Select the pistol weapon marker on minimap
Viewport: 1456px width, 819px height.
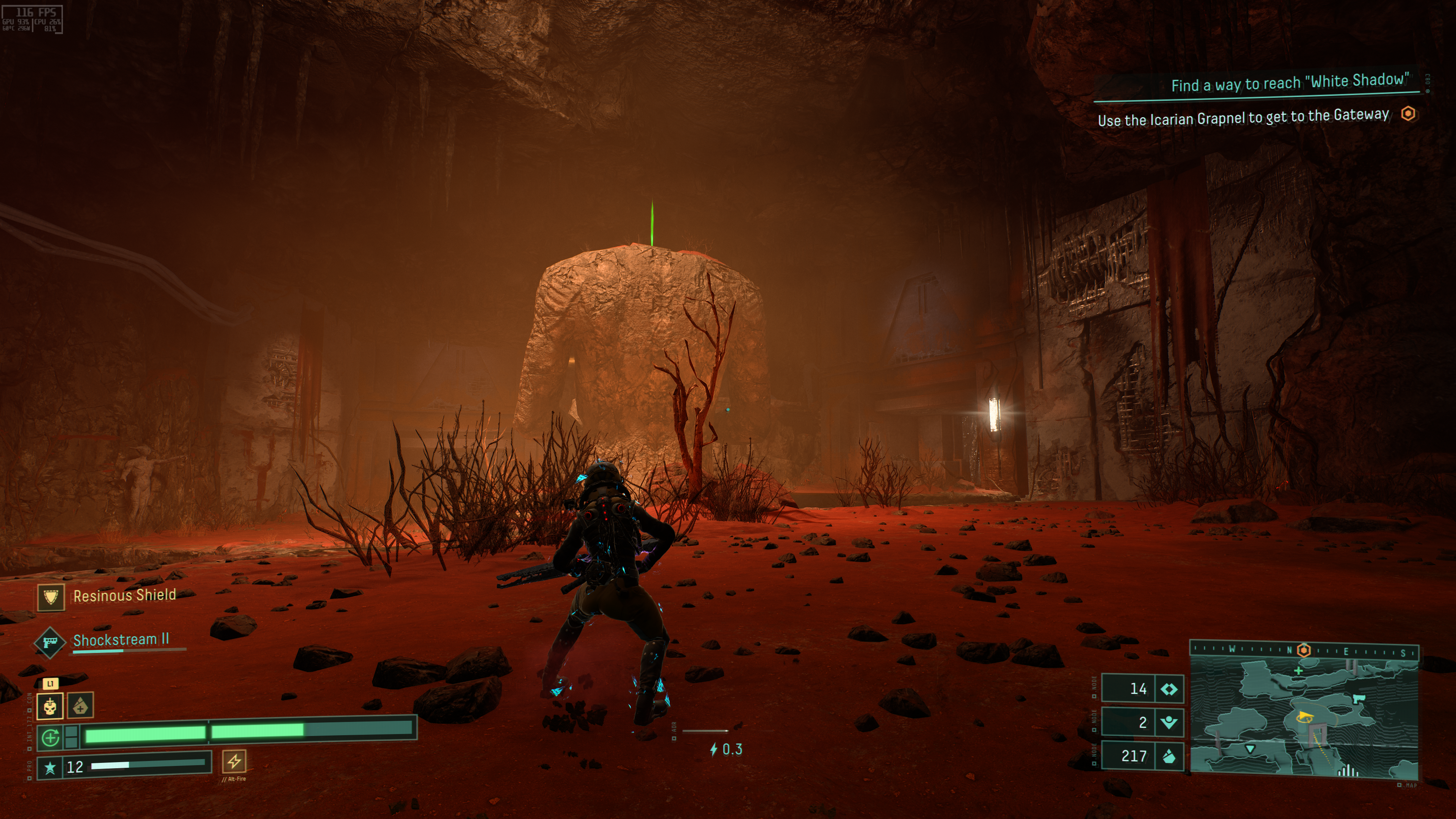pos(1357,699)
